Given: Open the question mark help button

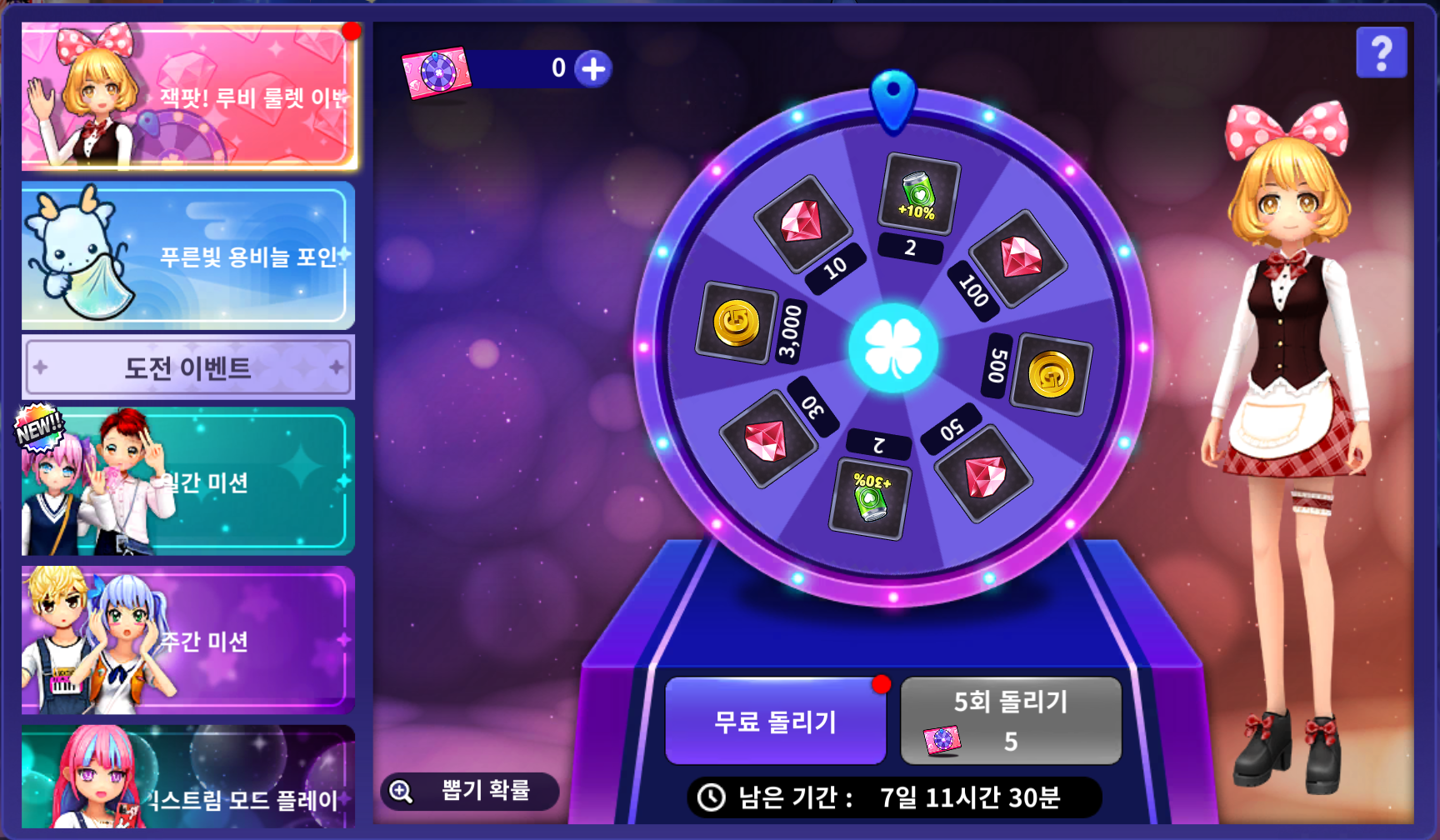Looking at the screenshot, I should [x=1381, y=53].
